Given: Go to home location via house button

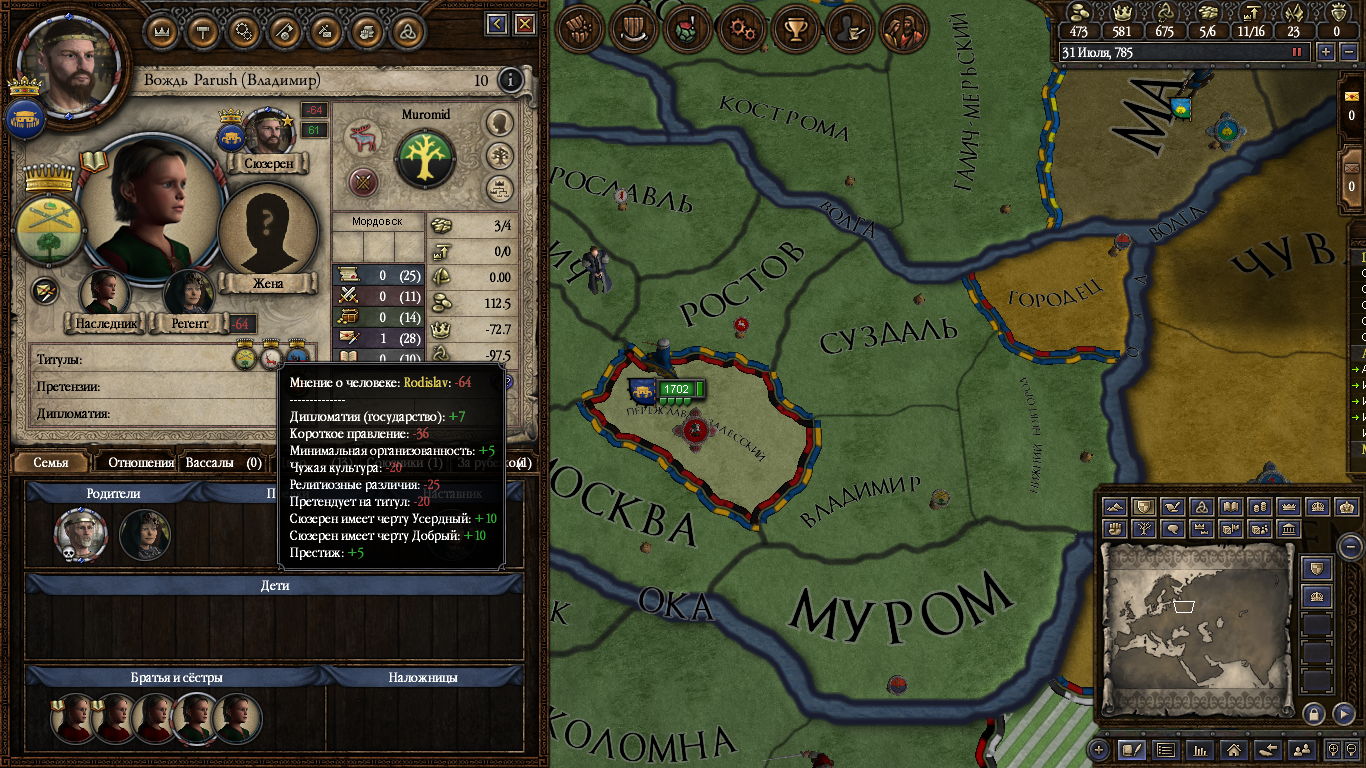Looking at the screenshot, I should point(1234,749).
